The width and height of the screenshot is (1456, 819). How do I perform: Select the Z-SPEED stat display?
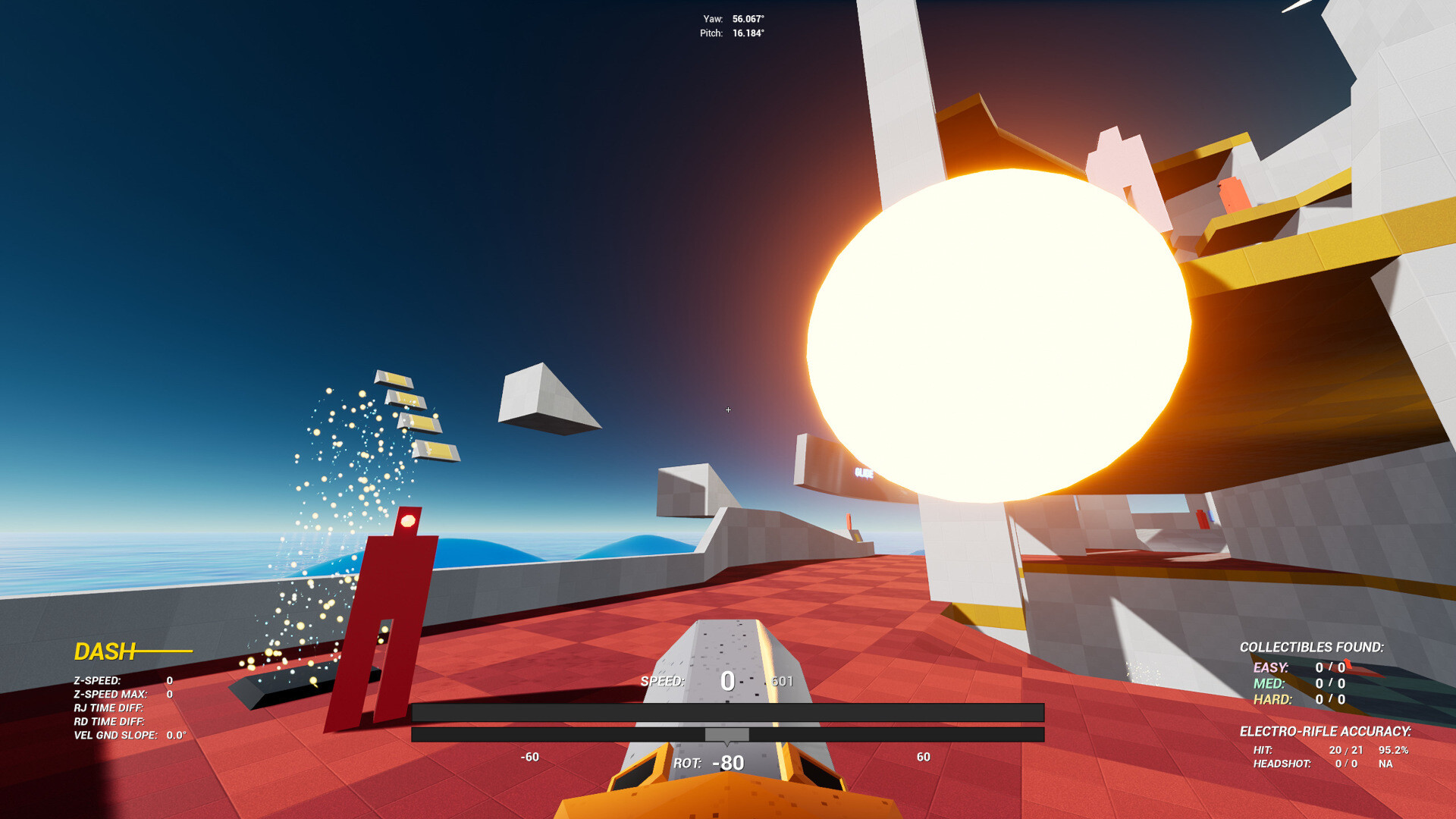pyautogui.click(x=121, y=680)
